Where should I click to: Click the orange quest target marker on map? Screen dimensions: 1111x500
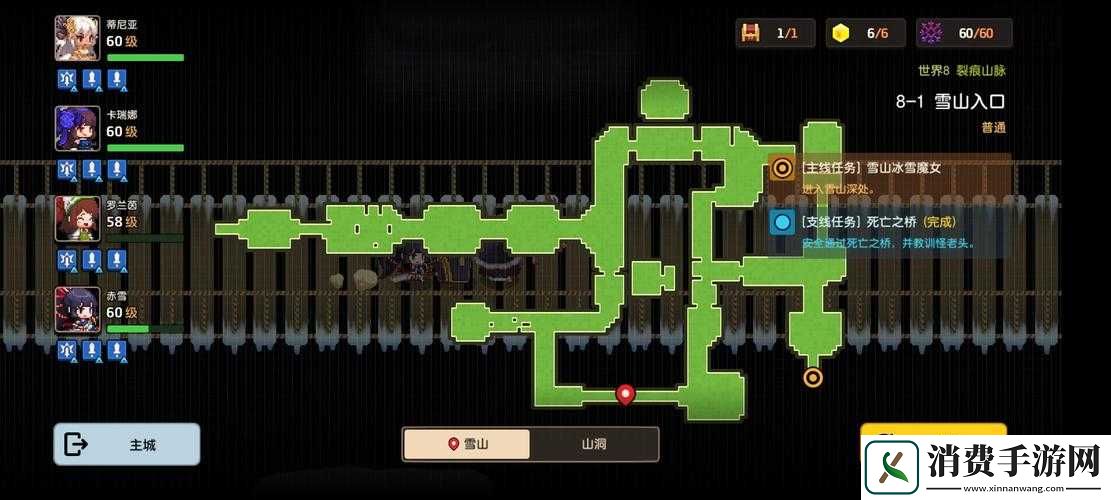813,377
